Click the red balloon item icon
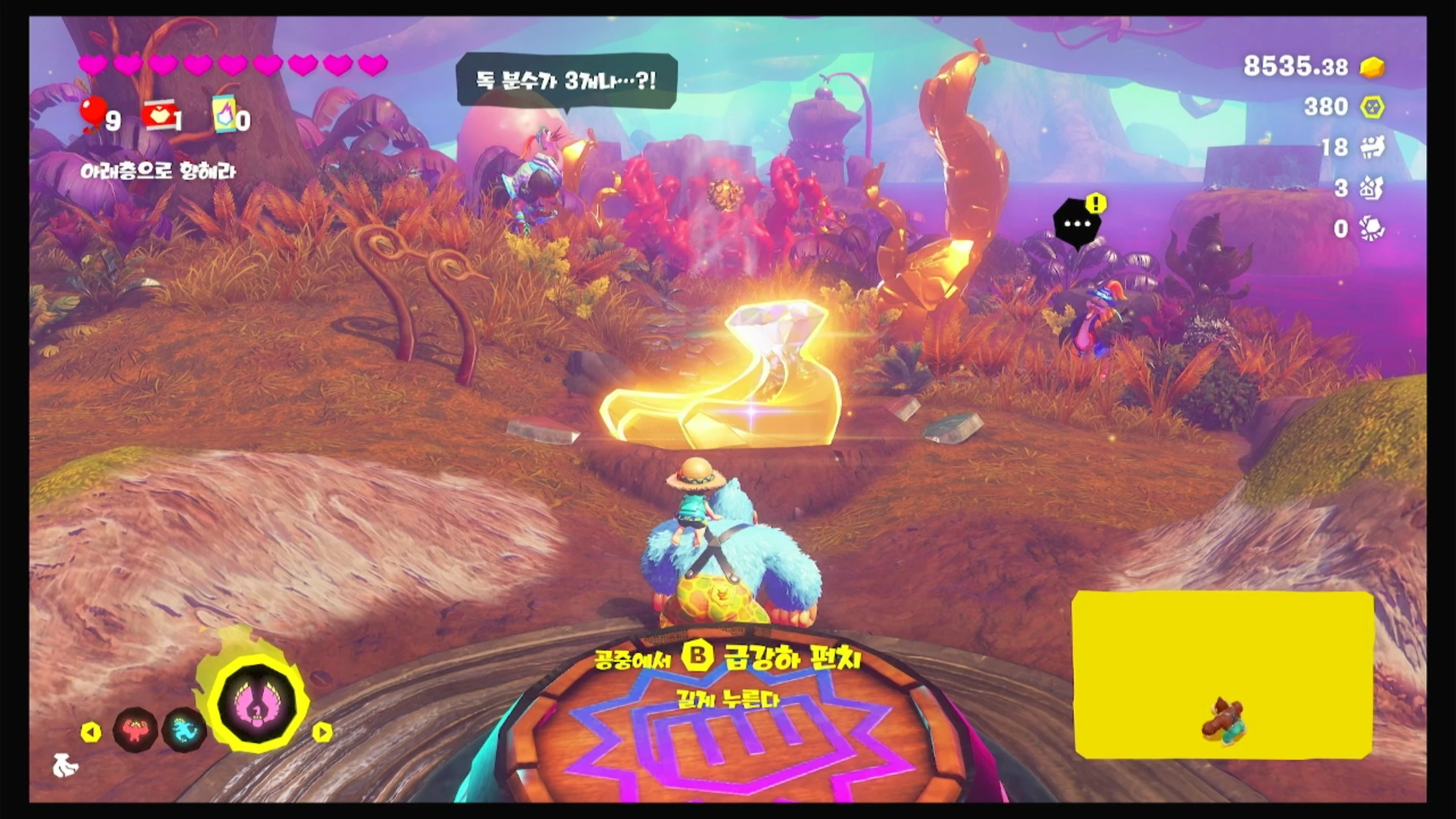The height and width of the screenshot is (819, 1456). 93,114
